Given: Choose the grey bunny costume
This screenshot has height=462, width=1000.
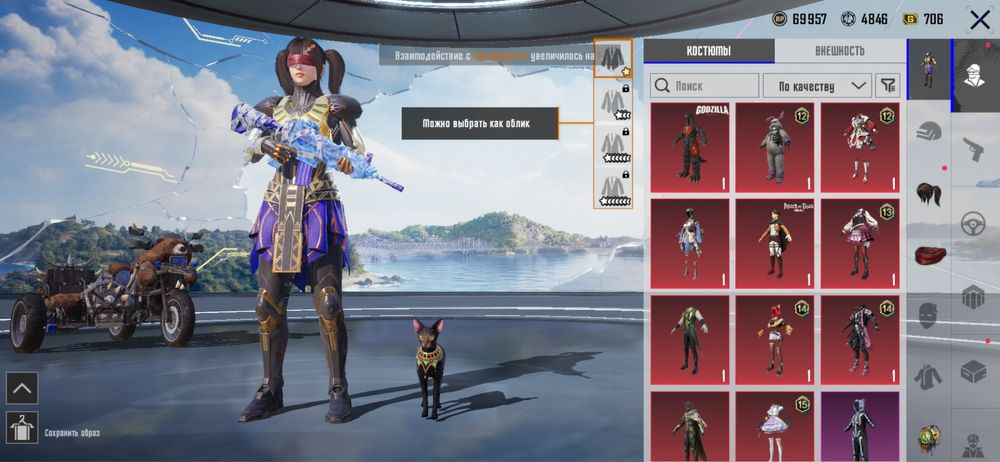Looking at the screenshot, I should click(x=774, y=147).
